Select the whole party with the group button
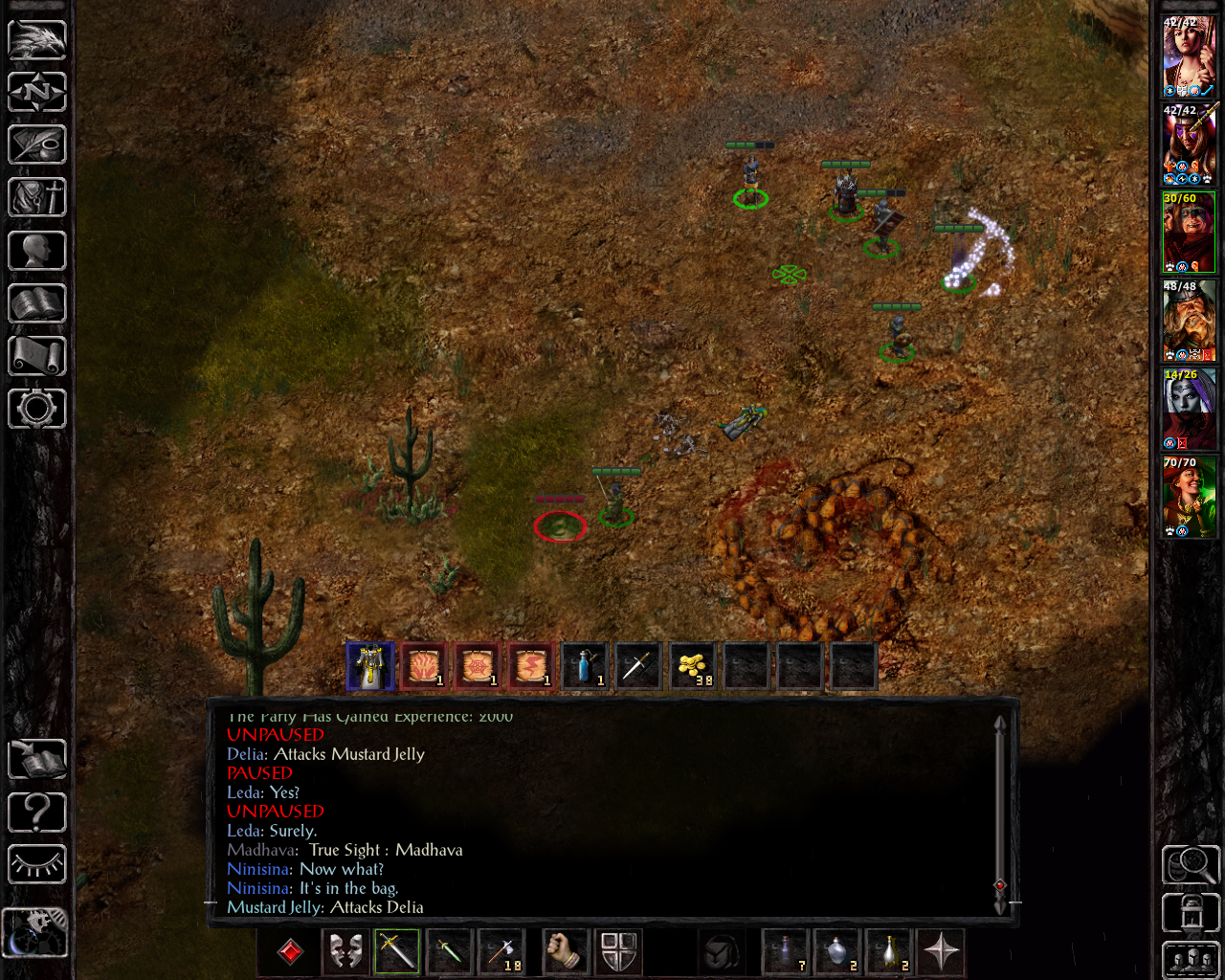The image size is (1225, 980). (1190, 960)
